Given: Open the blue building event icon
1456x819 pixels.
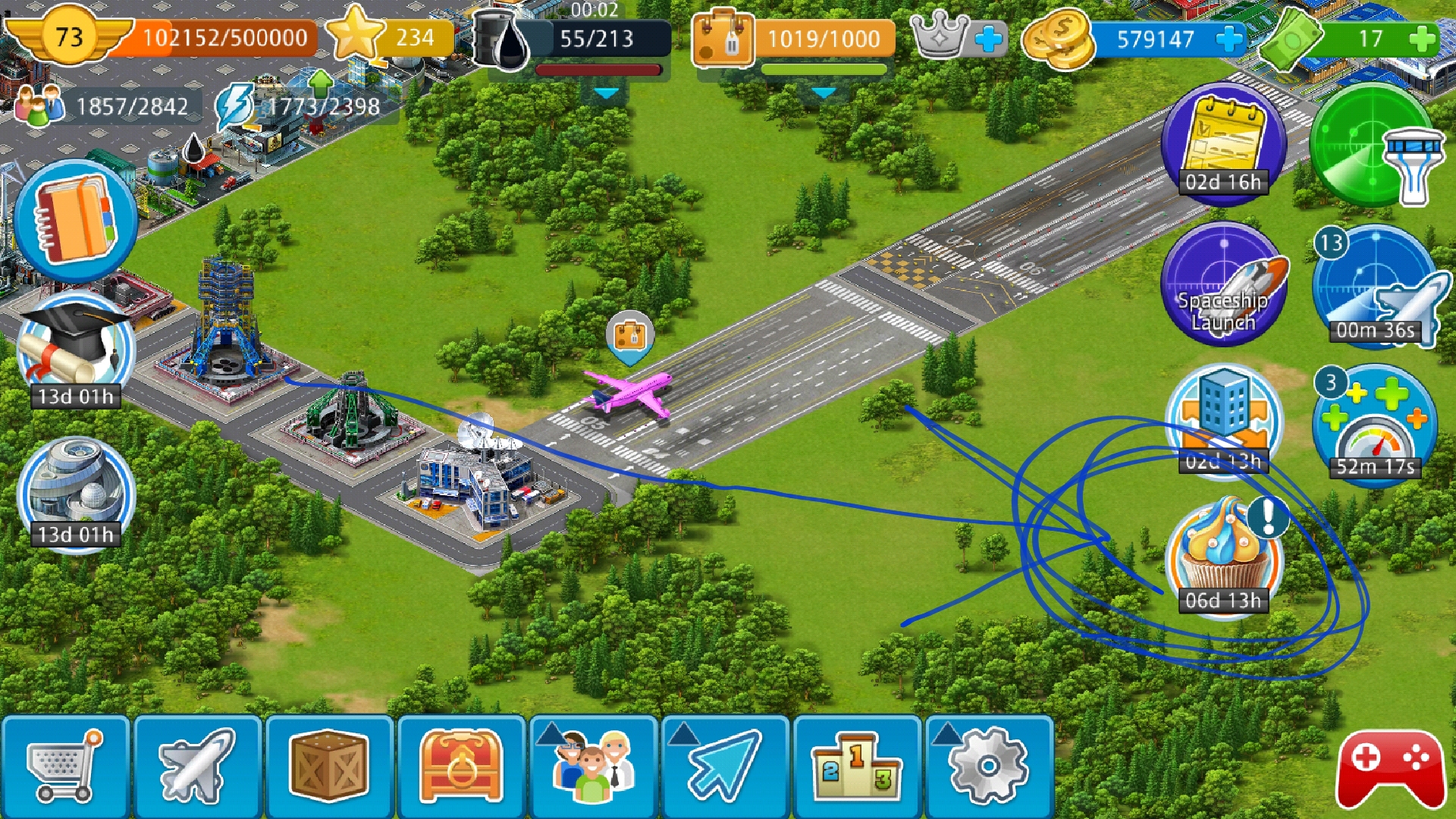Looking at the screenshot, I should pos(1223,419).
